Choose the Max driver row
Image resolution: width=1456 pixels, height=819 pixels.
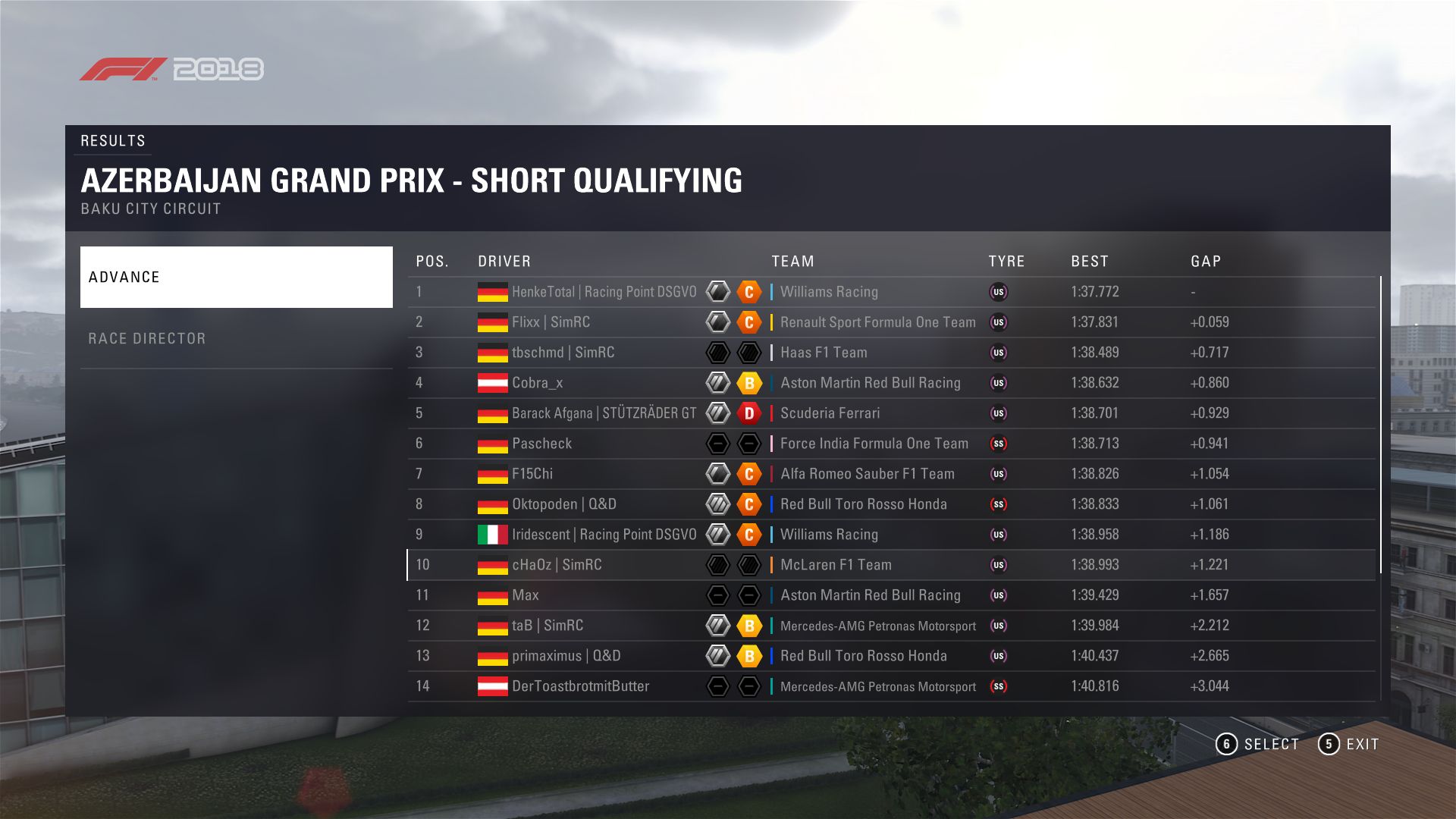525,595
